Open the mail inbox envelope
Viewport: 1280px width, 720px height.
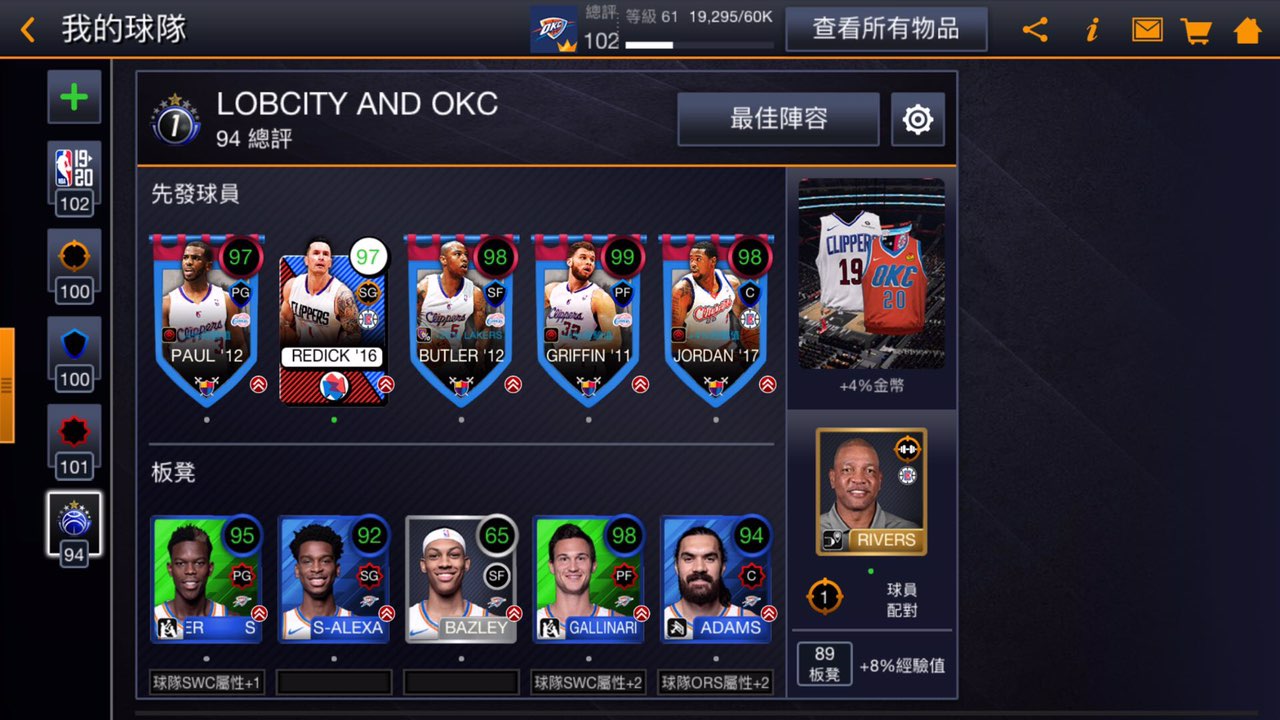[x=1147, y=30]
